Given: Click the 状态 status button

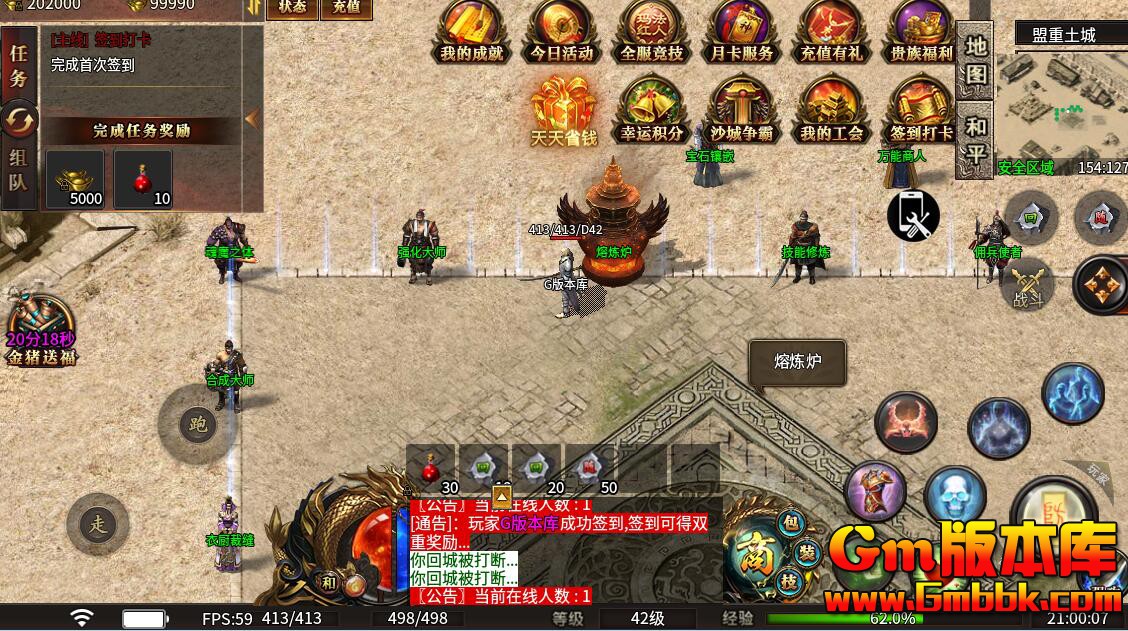Looking at the screenshot, I should [292, 8].
